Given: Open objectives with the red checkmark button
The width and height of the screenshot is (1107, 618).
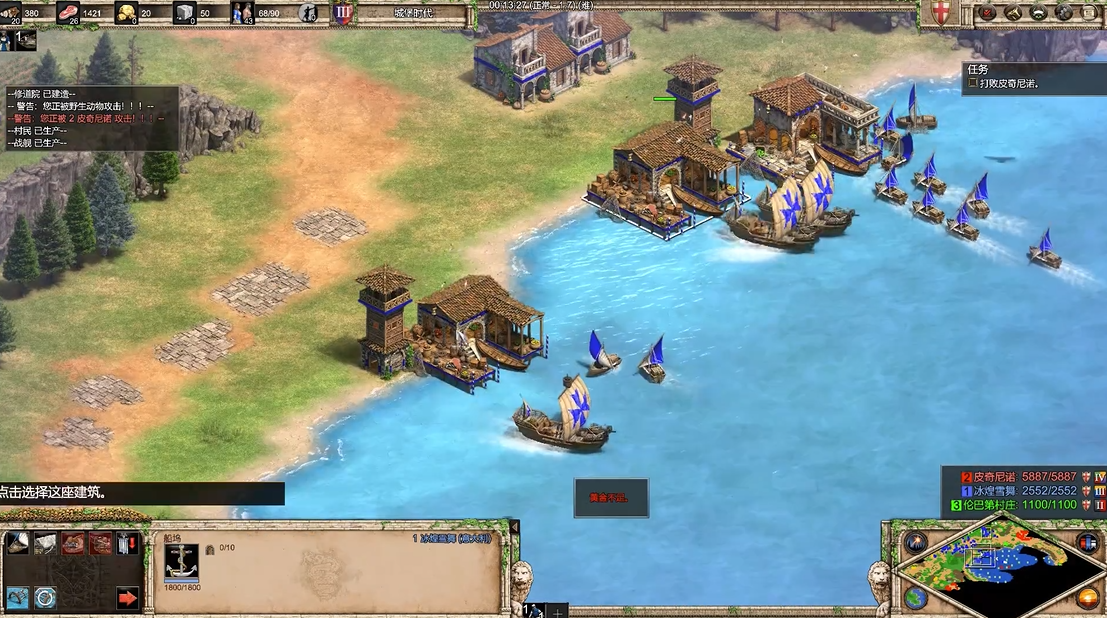Looking at the screenshot, I should coord(987,13).
